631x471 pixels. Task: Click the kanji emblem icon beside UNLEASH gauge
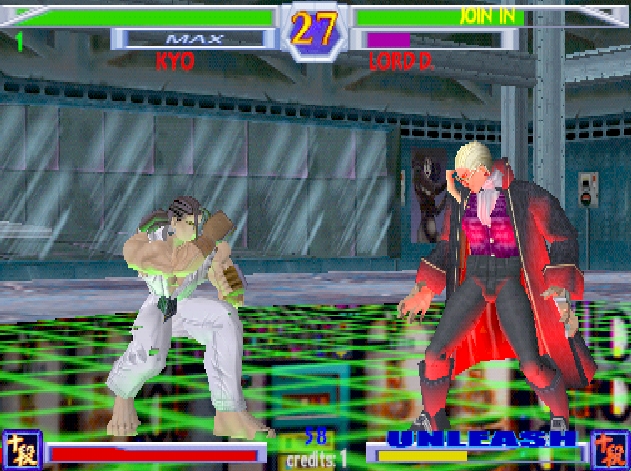[x=609, y=449]
